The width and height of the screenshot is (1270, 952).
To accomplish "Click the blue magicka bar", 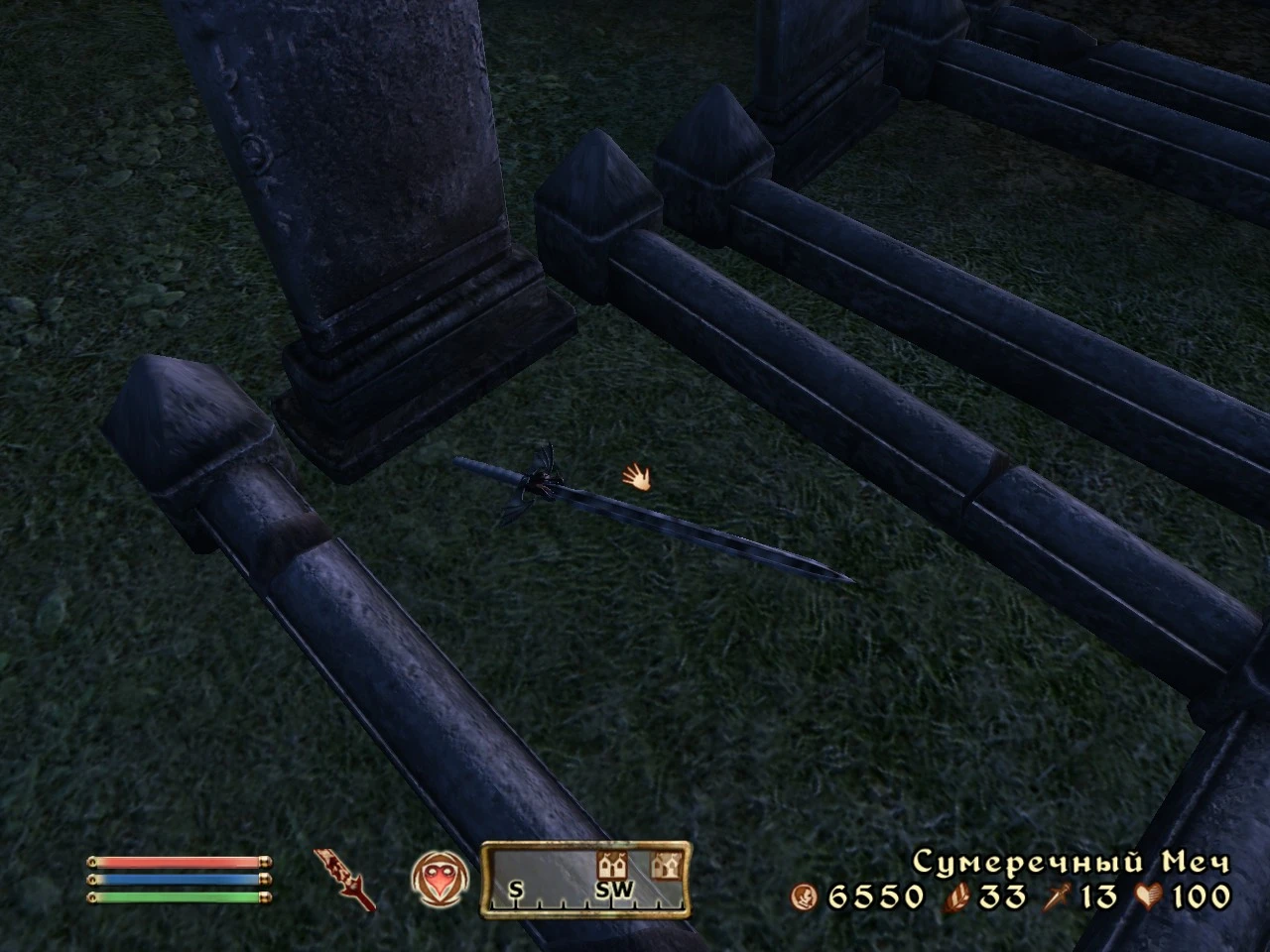I will pyautogui.click(x=177, y=879).
